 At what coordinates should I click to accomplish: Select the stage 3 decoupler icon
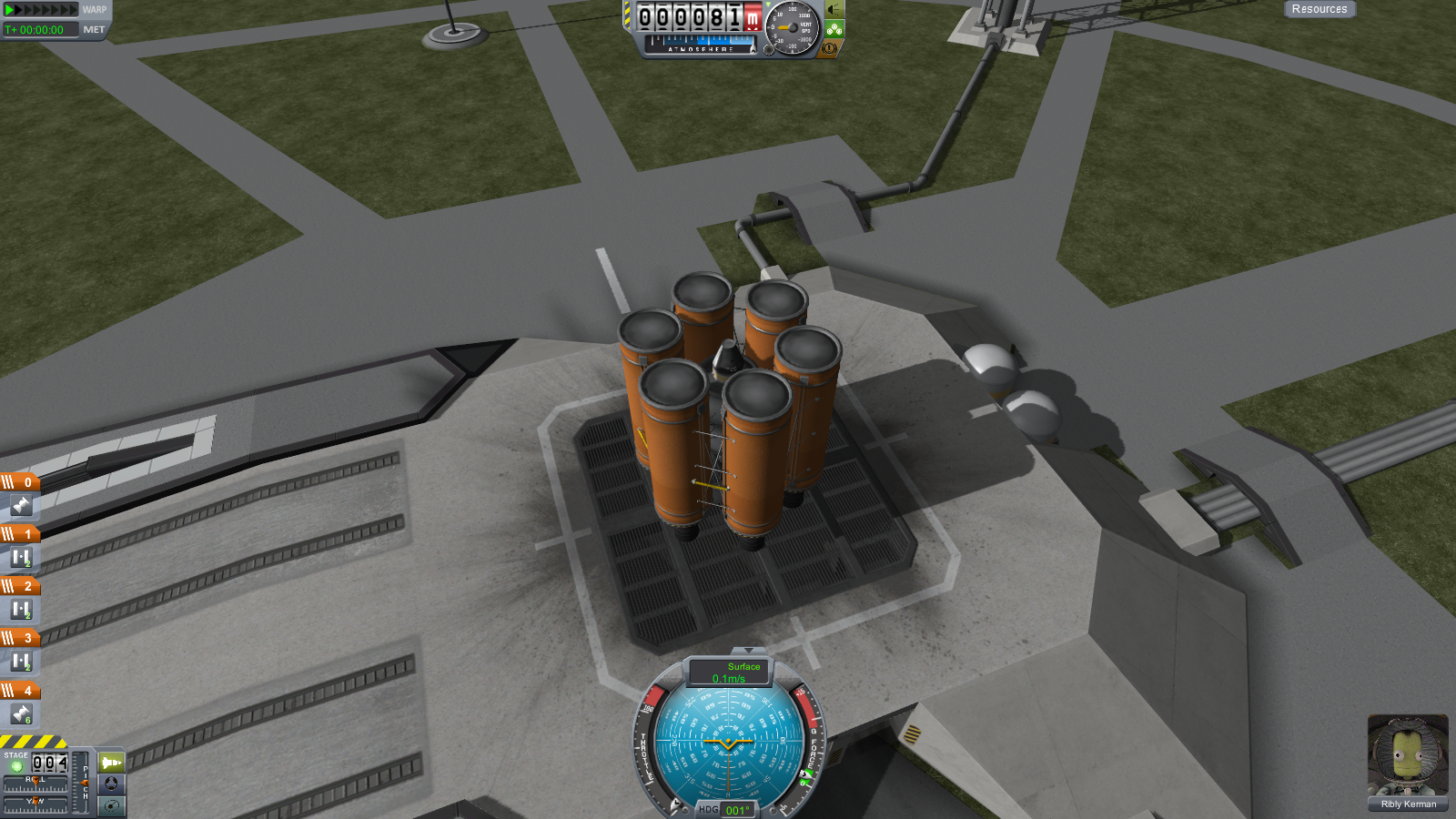[x=21, y=662]
